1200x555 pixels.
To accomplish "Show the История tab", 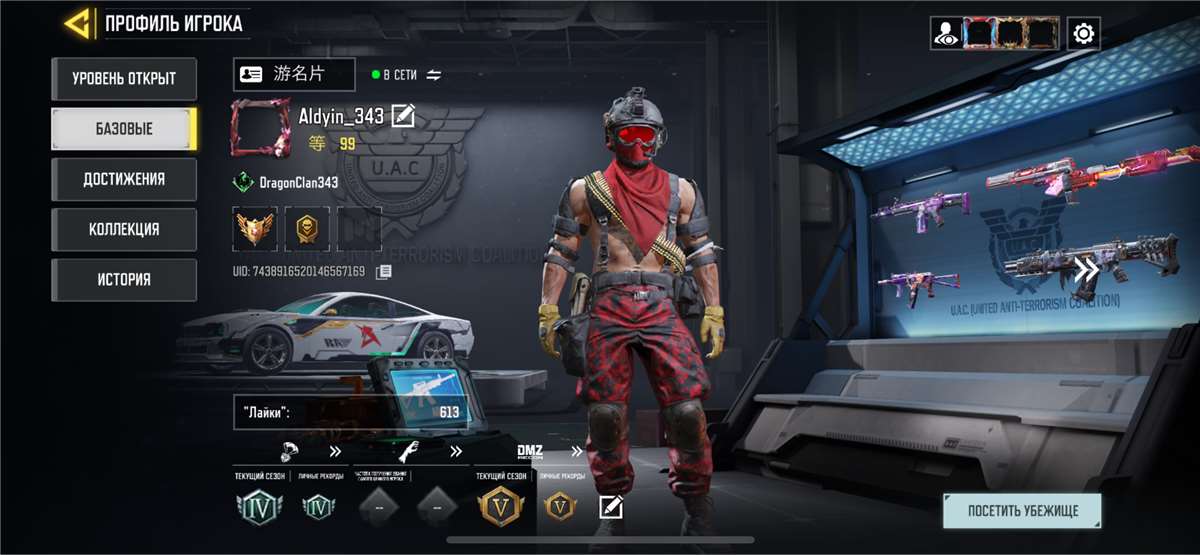I will tap(124, 279).
